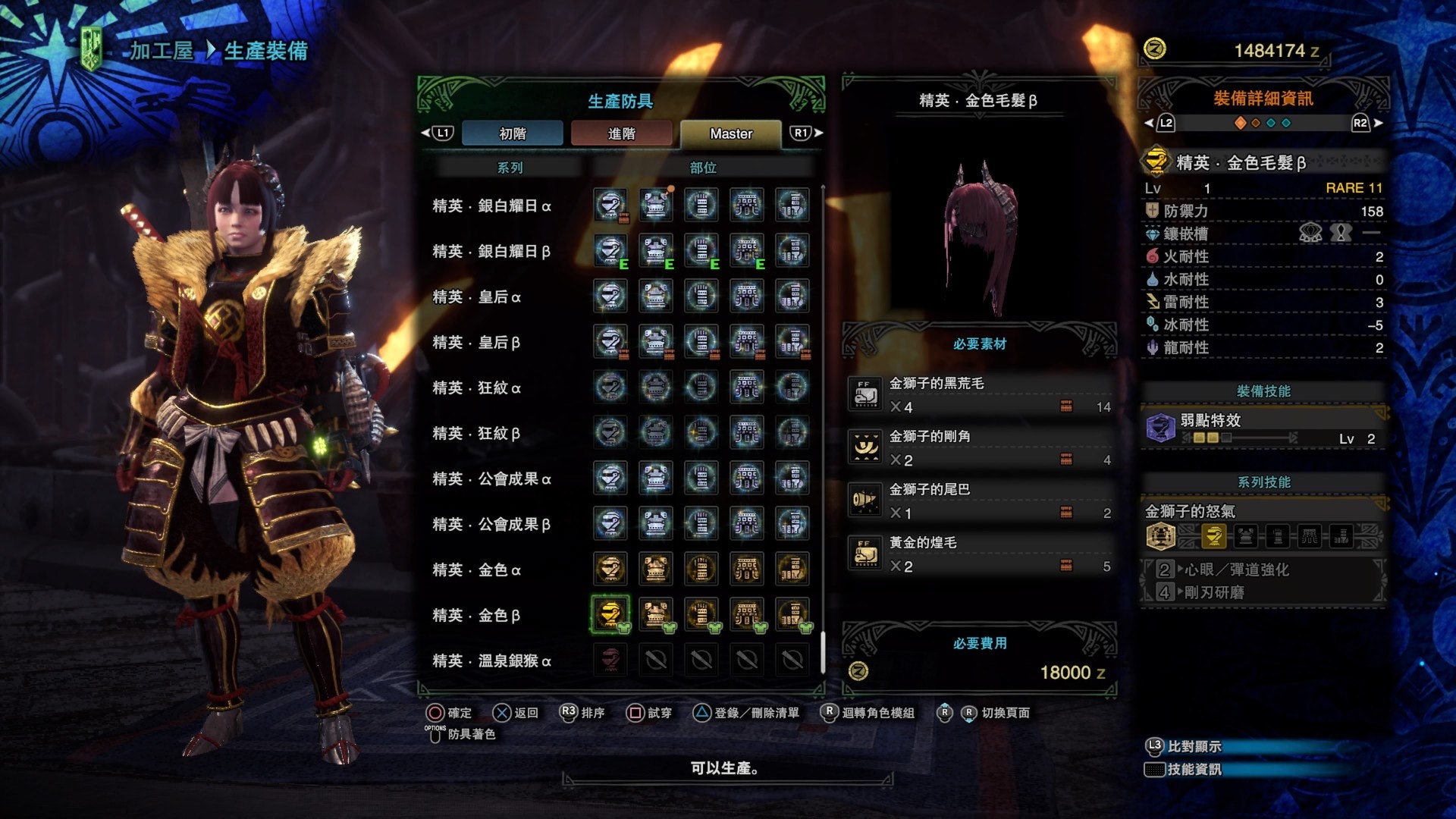Pick the 精英．皇后β chest armor icon

pos(656,342)
